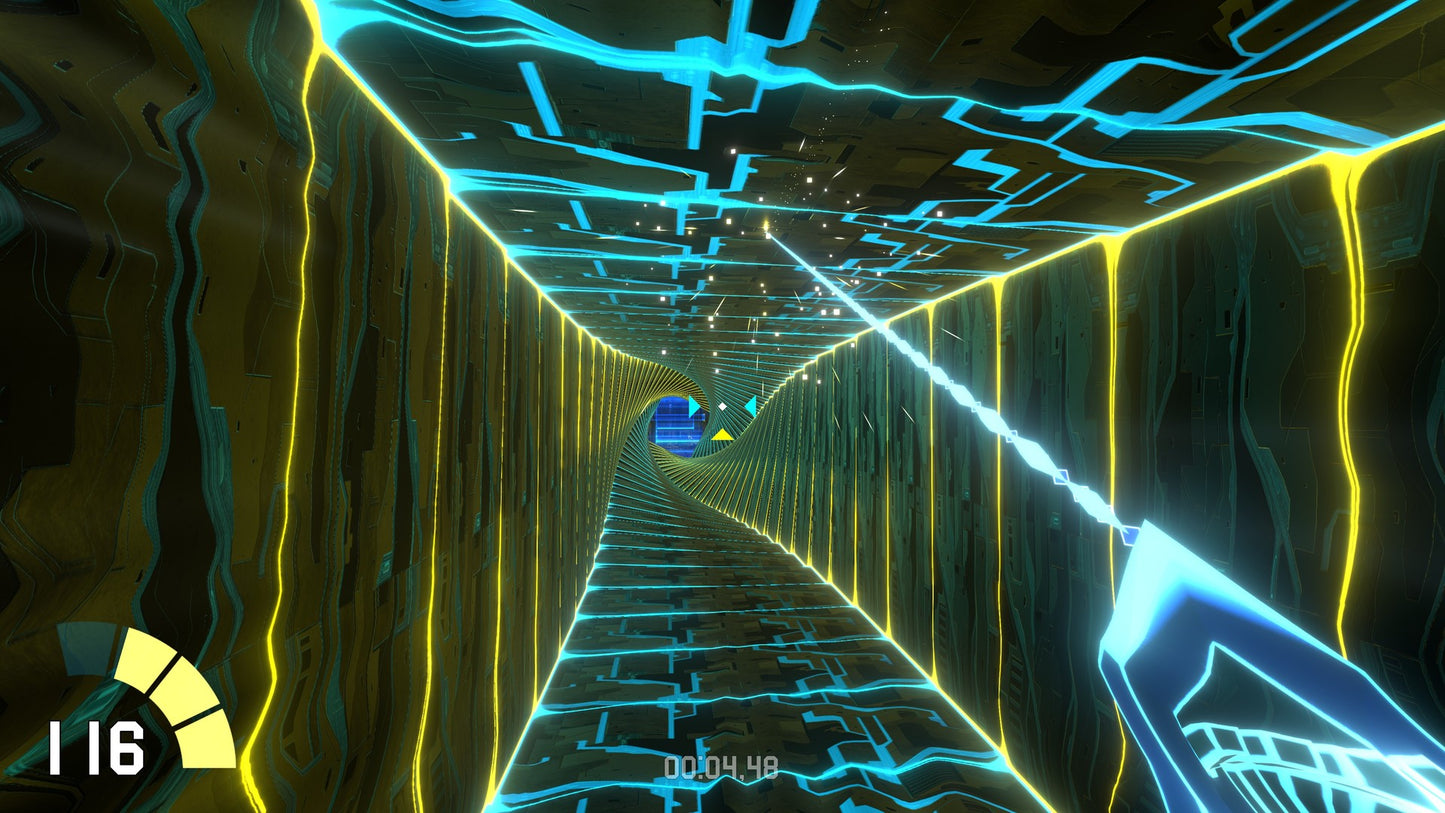1445x813 pixels.
Task: Click the cyan left-pointing triangle marker
Action: click(751, 406)
